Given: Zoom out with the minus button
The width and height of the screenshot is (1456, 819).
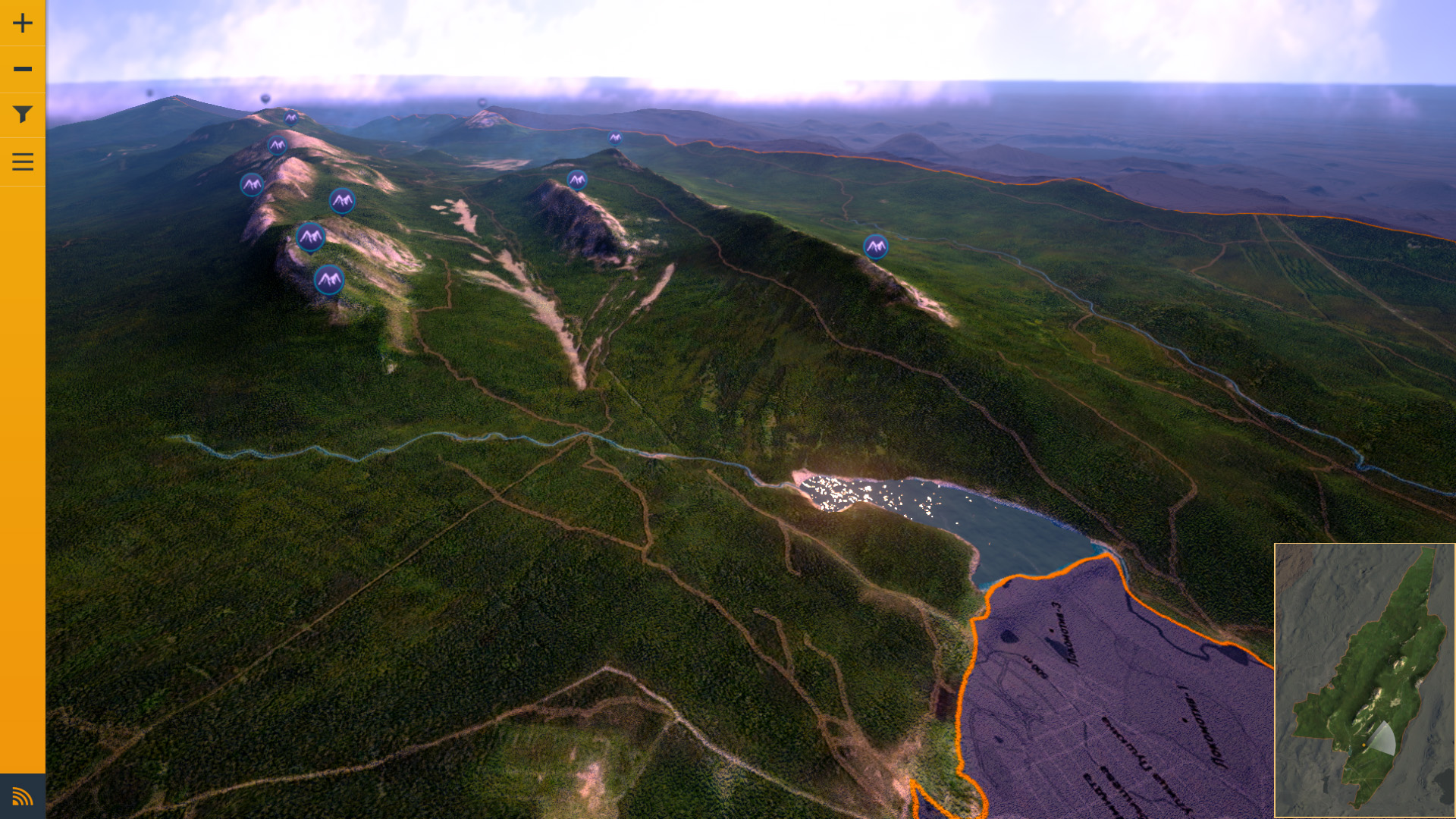Looking at the screenshot, I should point(23,69).
